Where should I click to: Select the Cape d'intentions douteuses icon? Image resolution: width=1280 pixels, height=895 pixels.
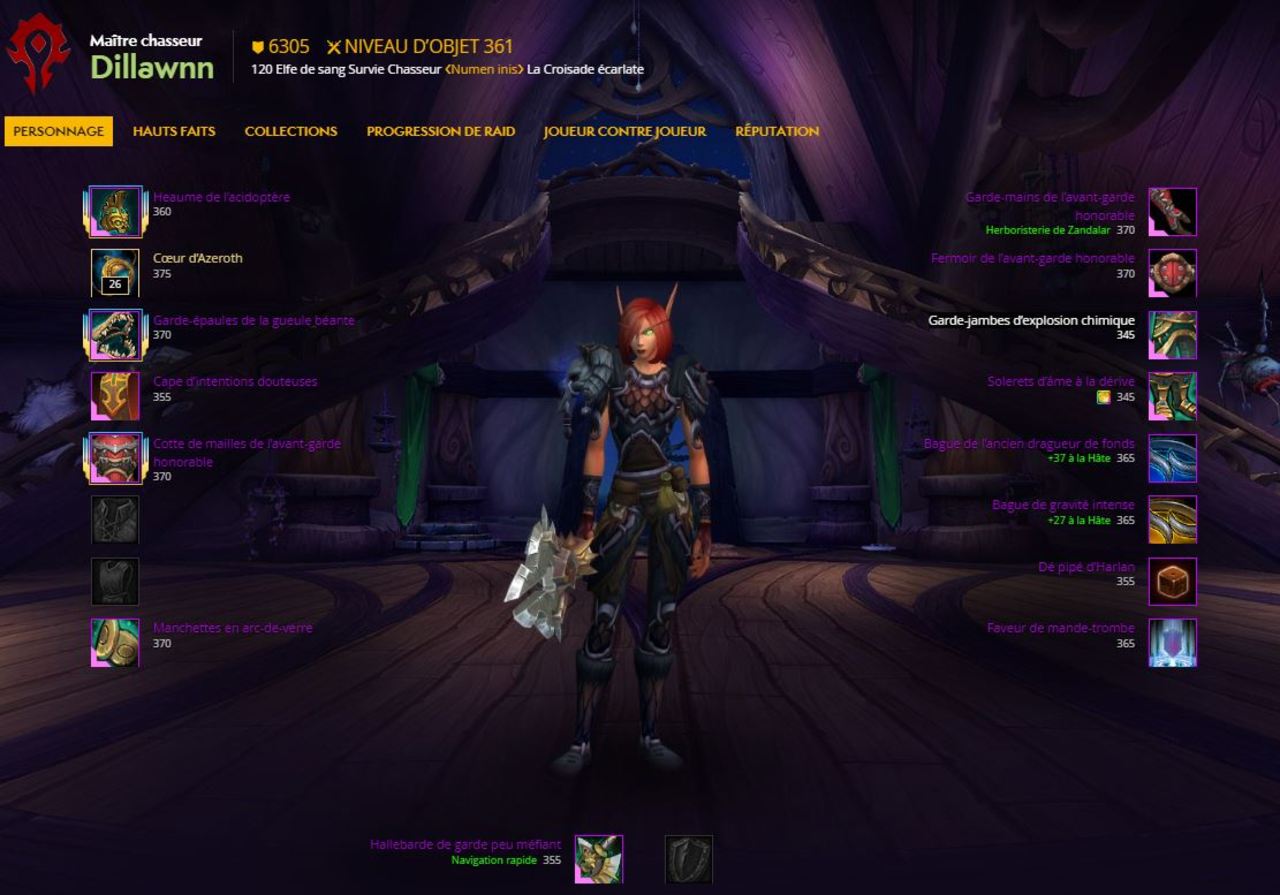[x=113, y=396]
